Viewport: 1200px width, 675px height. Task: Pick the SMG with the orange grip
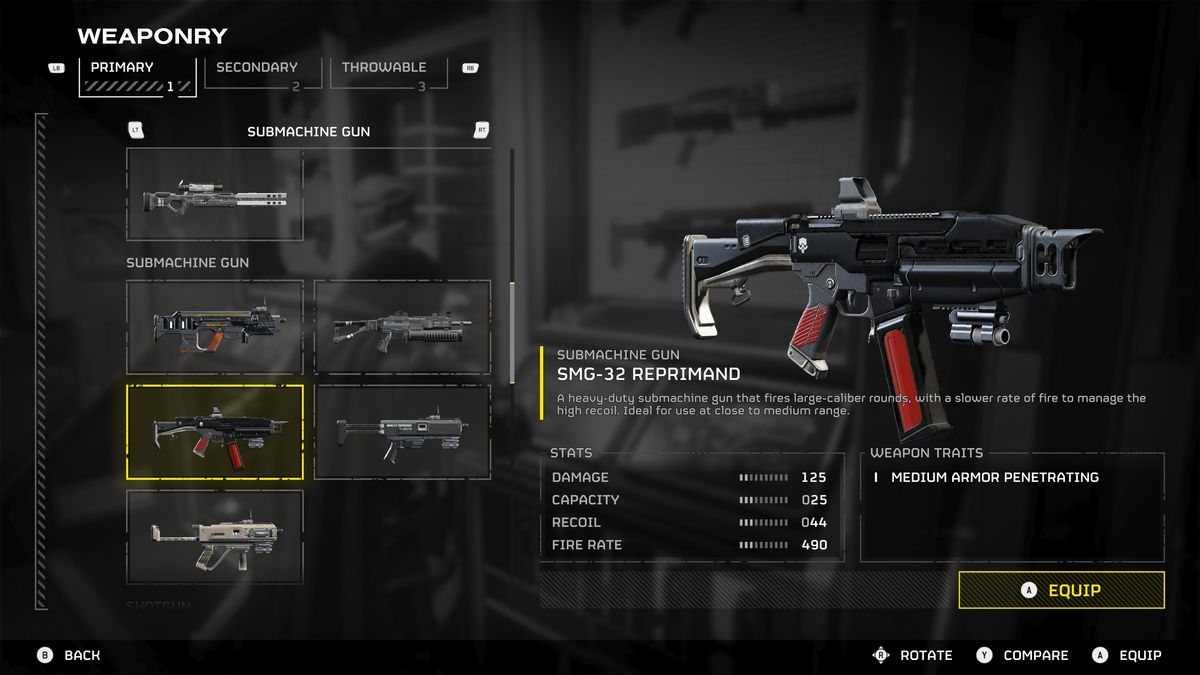point(215,327)
